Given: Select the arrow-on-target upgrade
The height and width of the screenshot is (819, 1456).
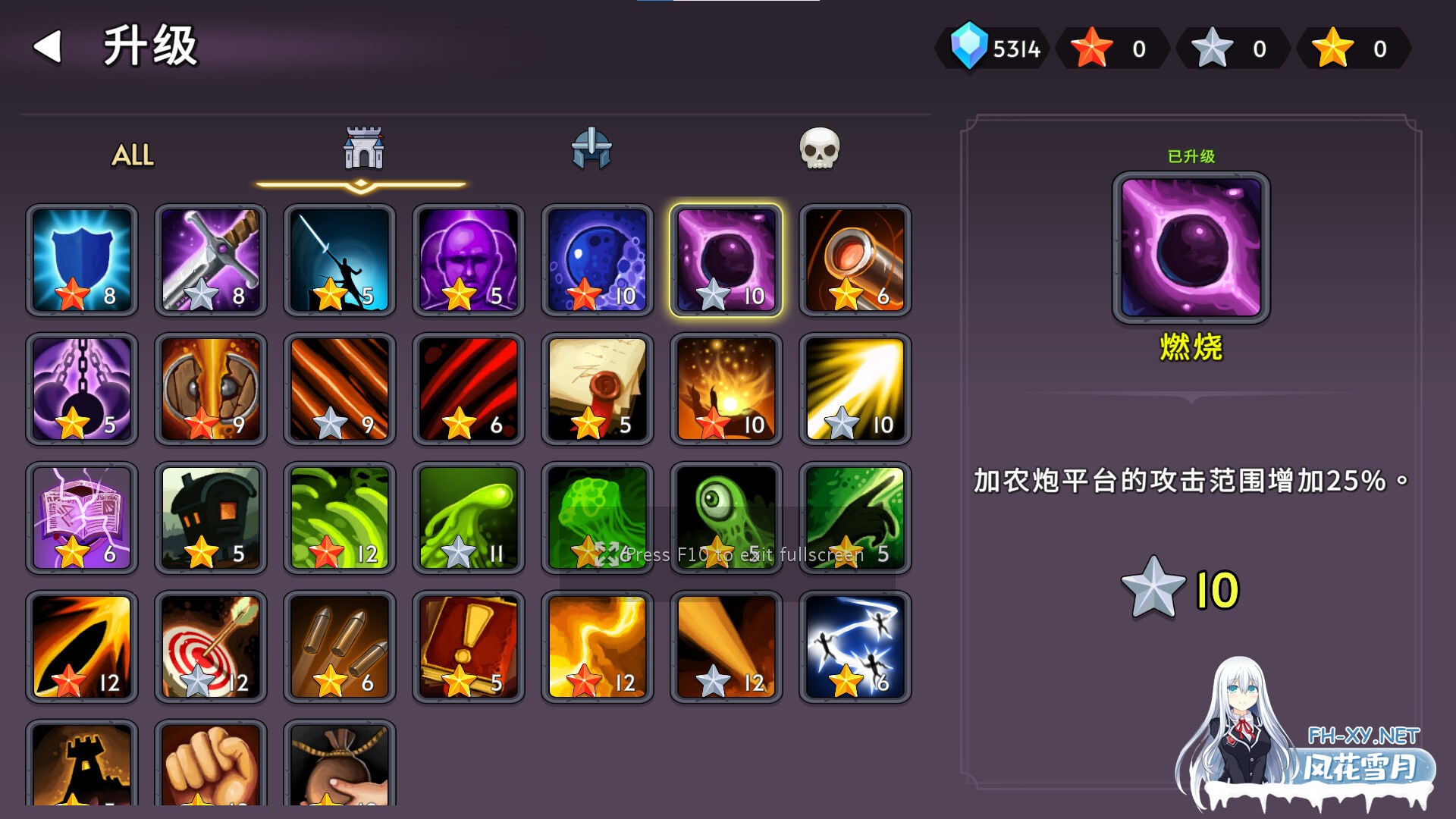Looking at the screenshot, I should [x=210, y=647].
